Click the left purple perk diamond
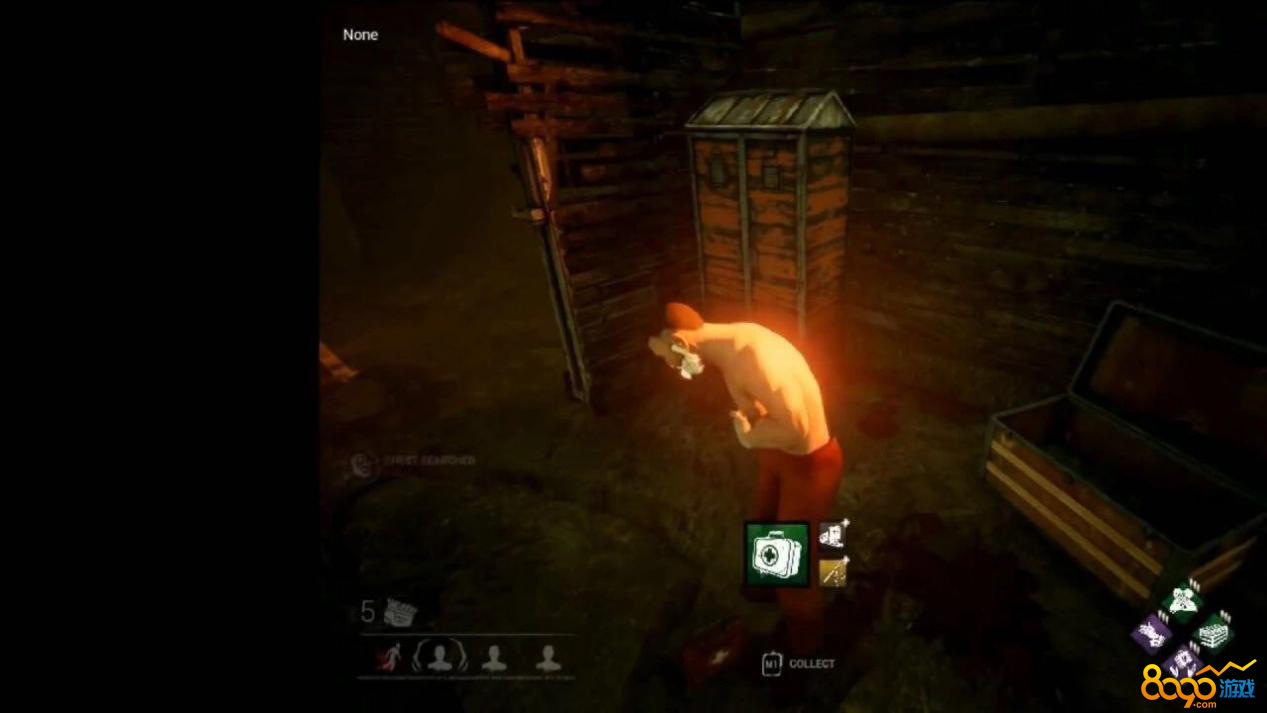The width and height of the screenshot is (1267, 713). tap(1152, 634)
